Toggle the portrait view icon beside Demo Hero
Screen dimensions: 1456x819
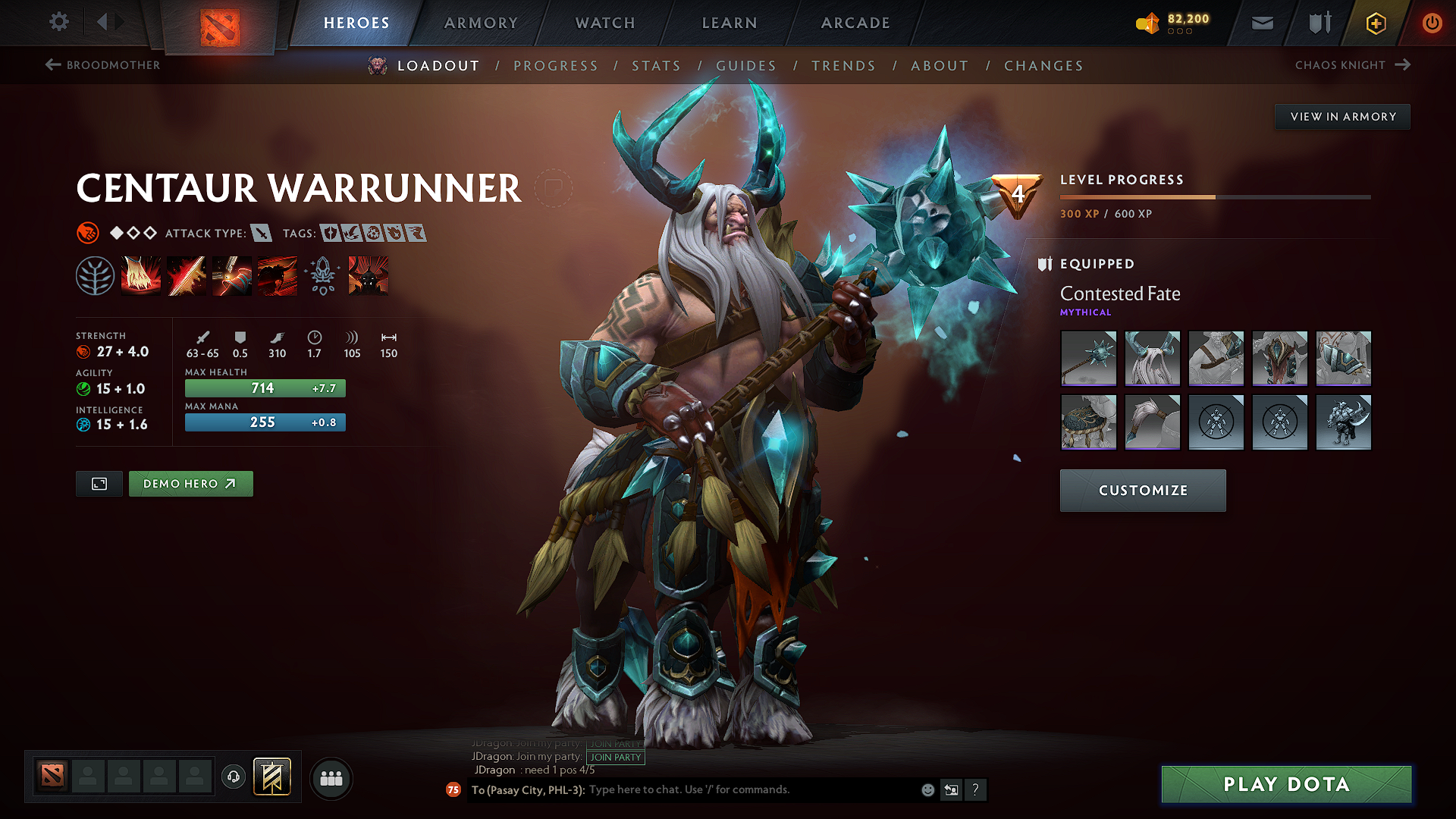(98, 483)
